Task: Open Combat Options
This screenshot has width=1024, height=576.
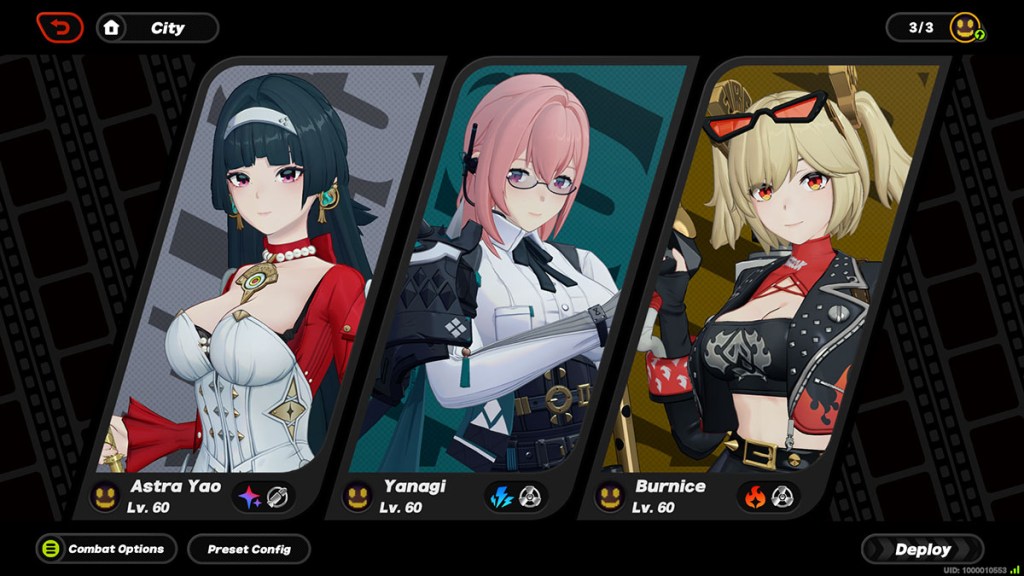Action: pos(106,549)
